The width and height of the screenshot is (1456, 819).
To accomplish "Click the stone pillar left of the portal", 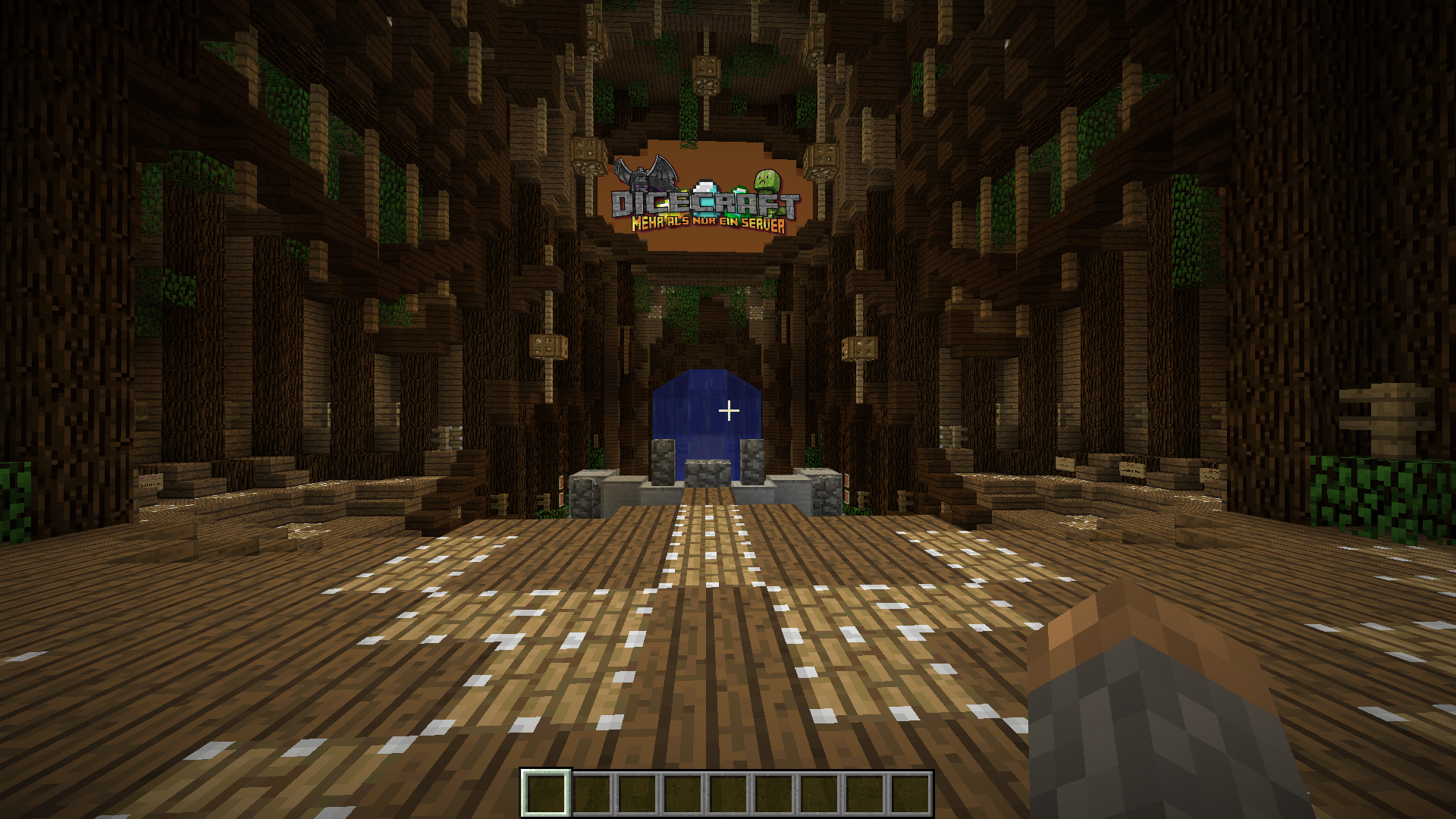I will pos(664,461).
